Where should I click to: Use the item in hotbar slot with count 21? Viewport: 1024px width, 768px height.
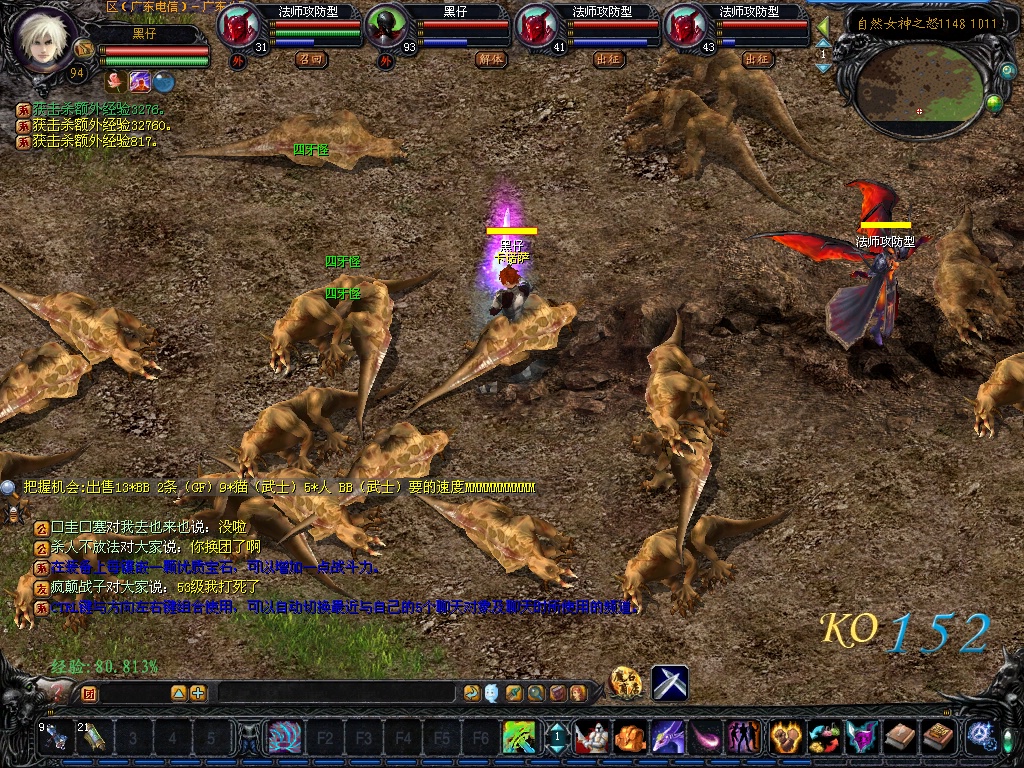[93, 737]
